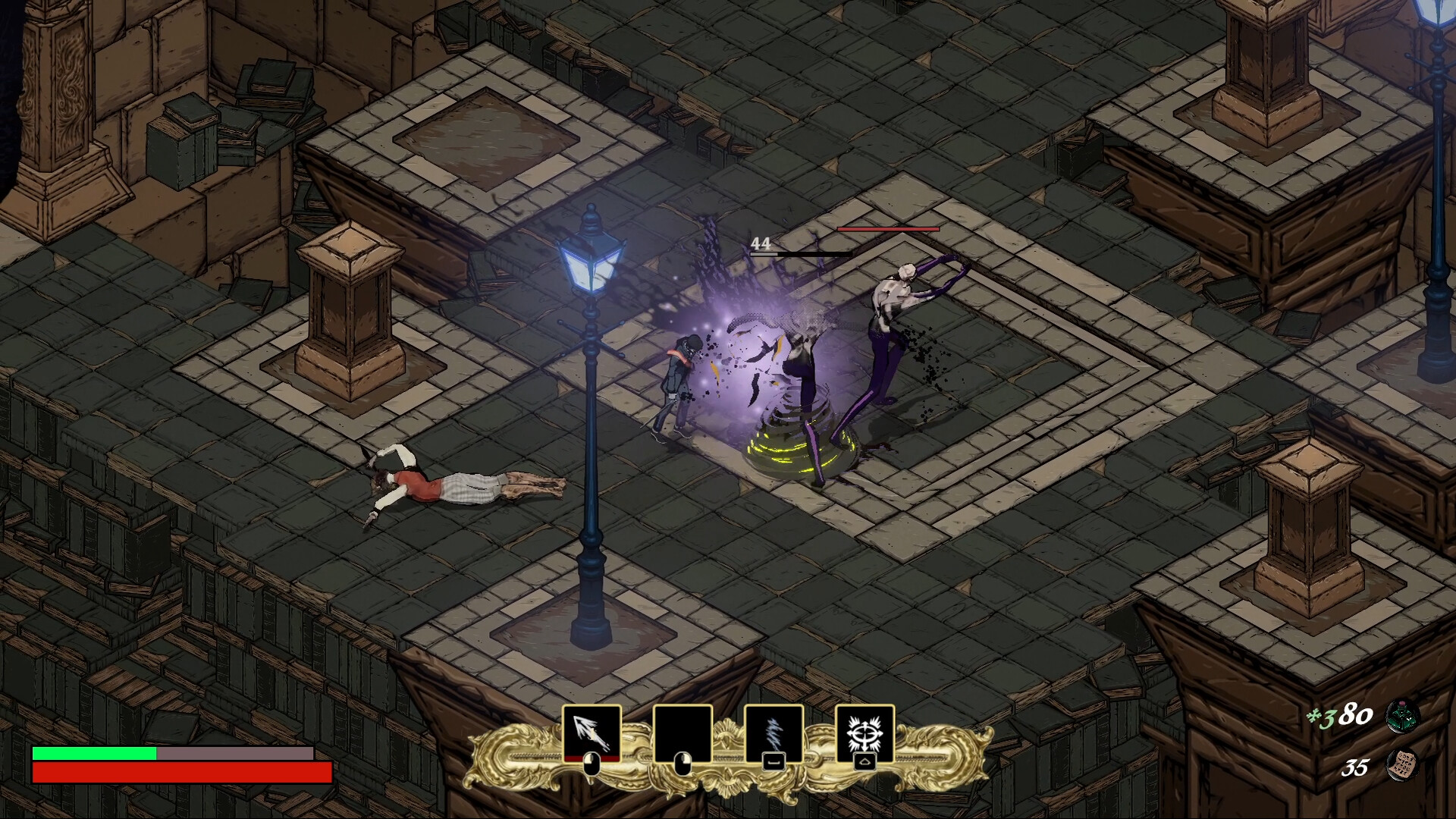The image size is (1456, 819).
Task: Click the lightning bolt ability slot
Action: click(x=773, y=733)
